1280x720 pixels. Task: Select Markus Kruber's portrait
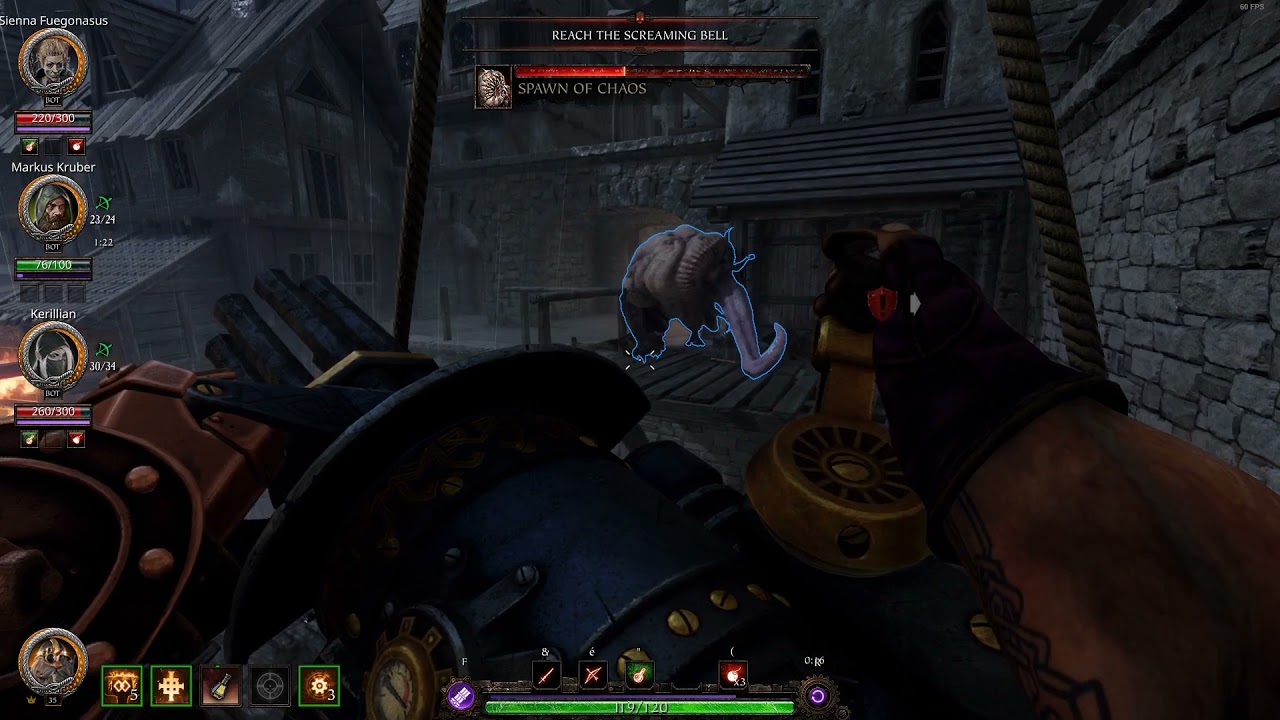(x=53, y=211)
